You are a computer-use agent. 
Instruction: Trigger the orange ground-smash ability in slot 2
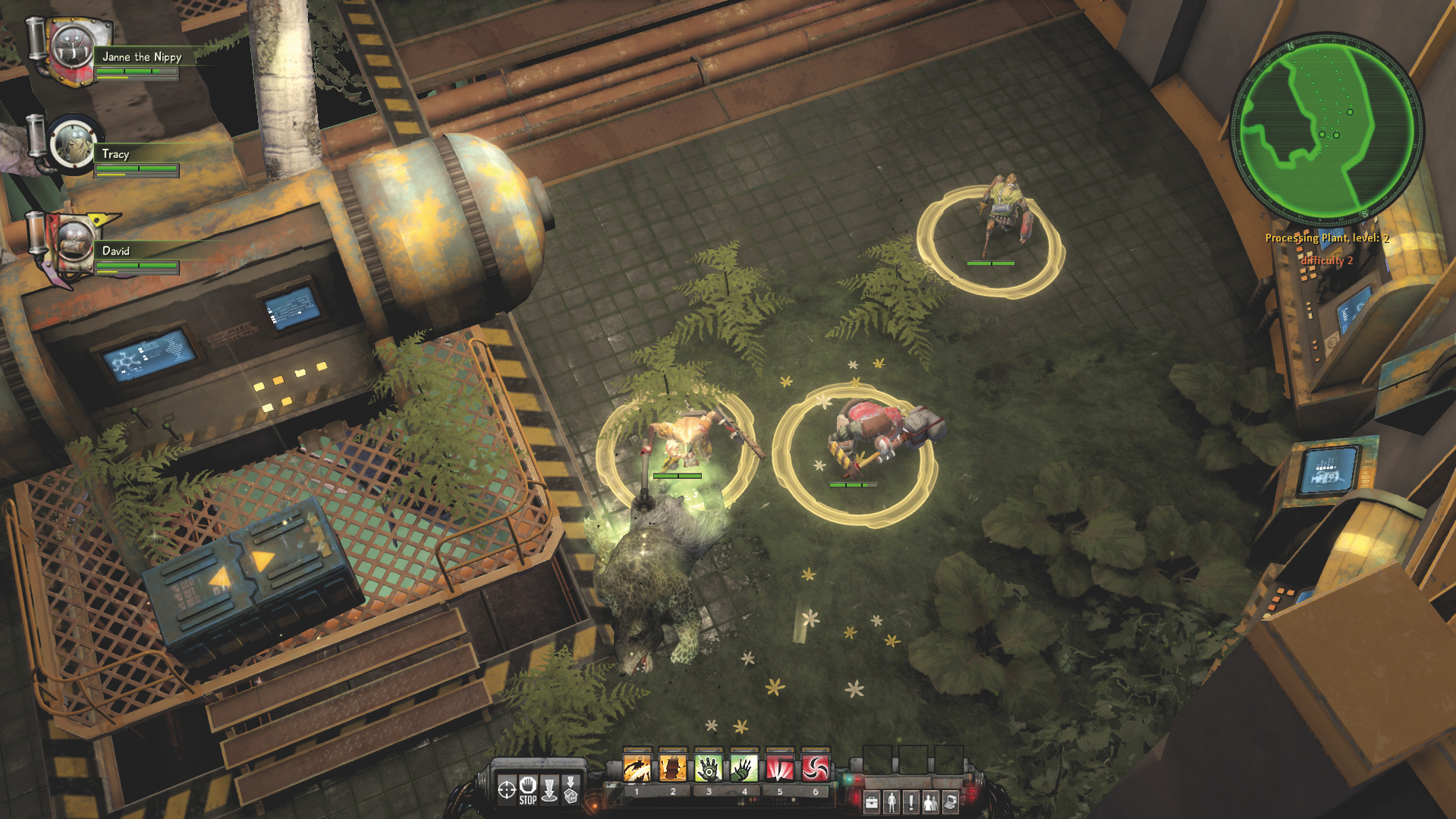672,768
